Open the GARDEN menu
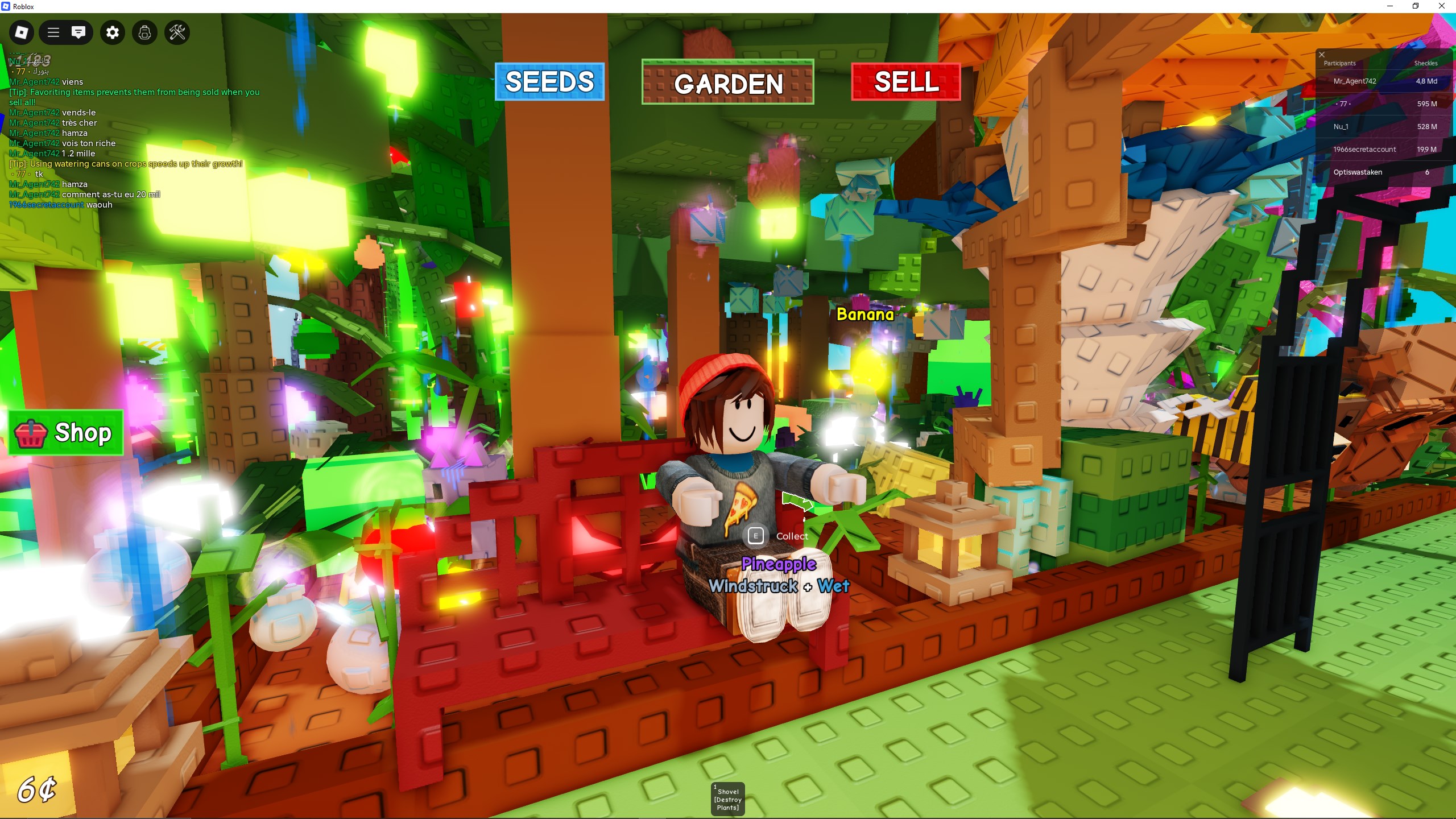Screen dimensions: 1456x819 [x=727, y=84]
